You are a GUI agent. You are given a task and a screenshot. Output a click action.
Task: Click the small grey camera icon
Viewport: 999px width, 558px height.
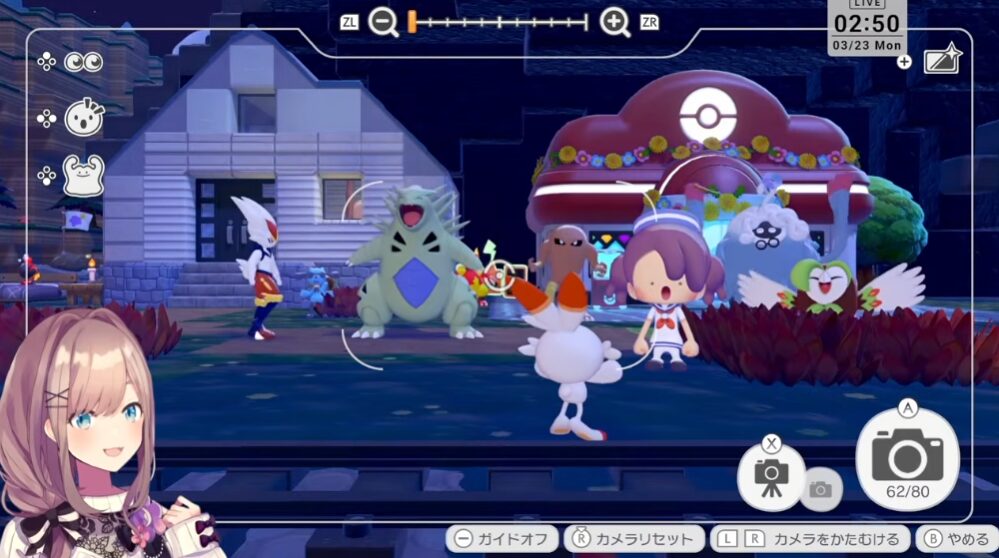820,489
